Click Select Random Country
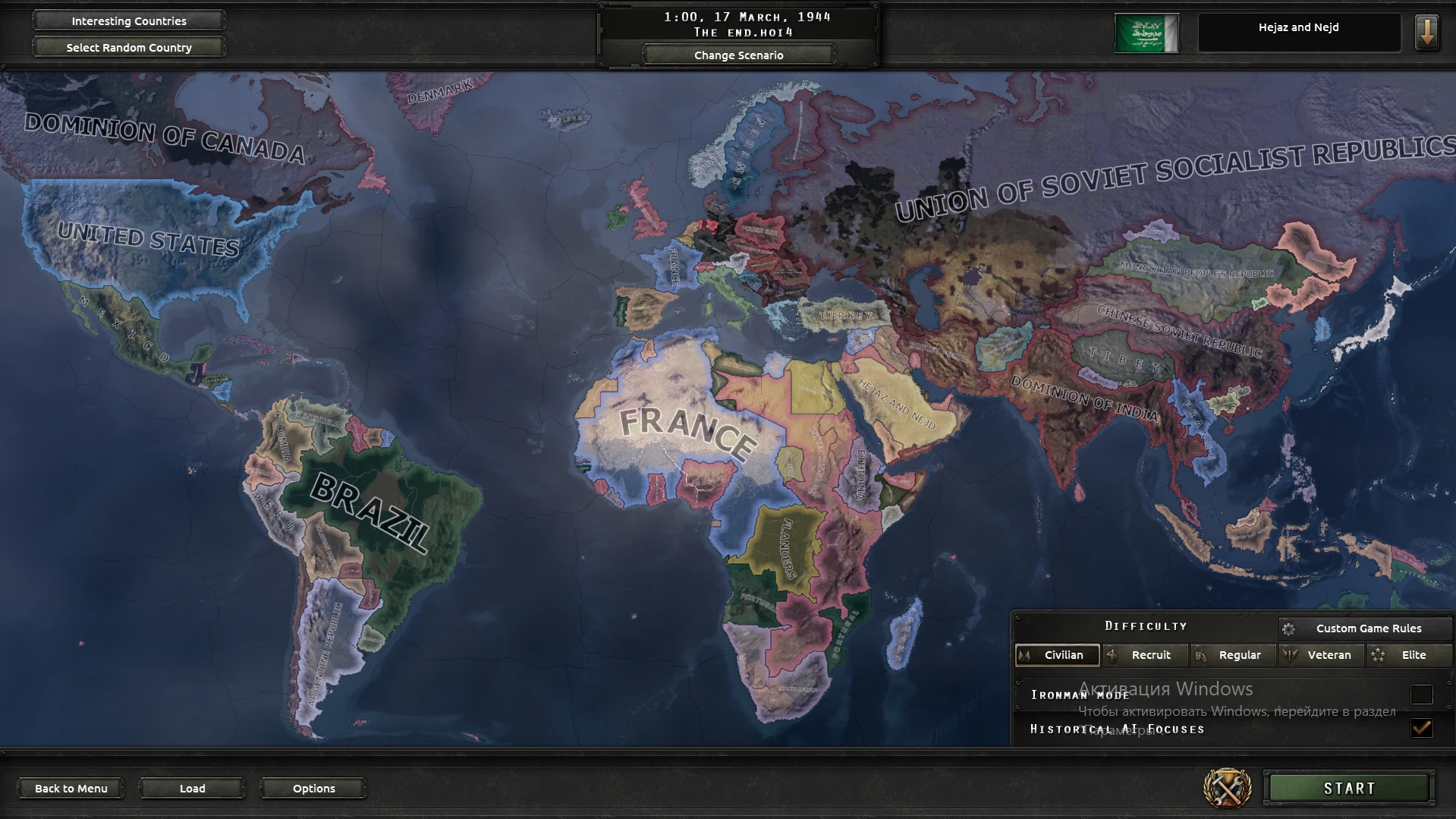 [127, 47]
